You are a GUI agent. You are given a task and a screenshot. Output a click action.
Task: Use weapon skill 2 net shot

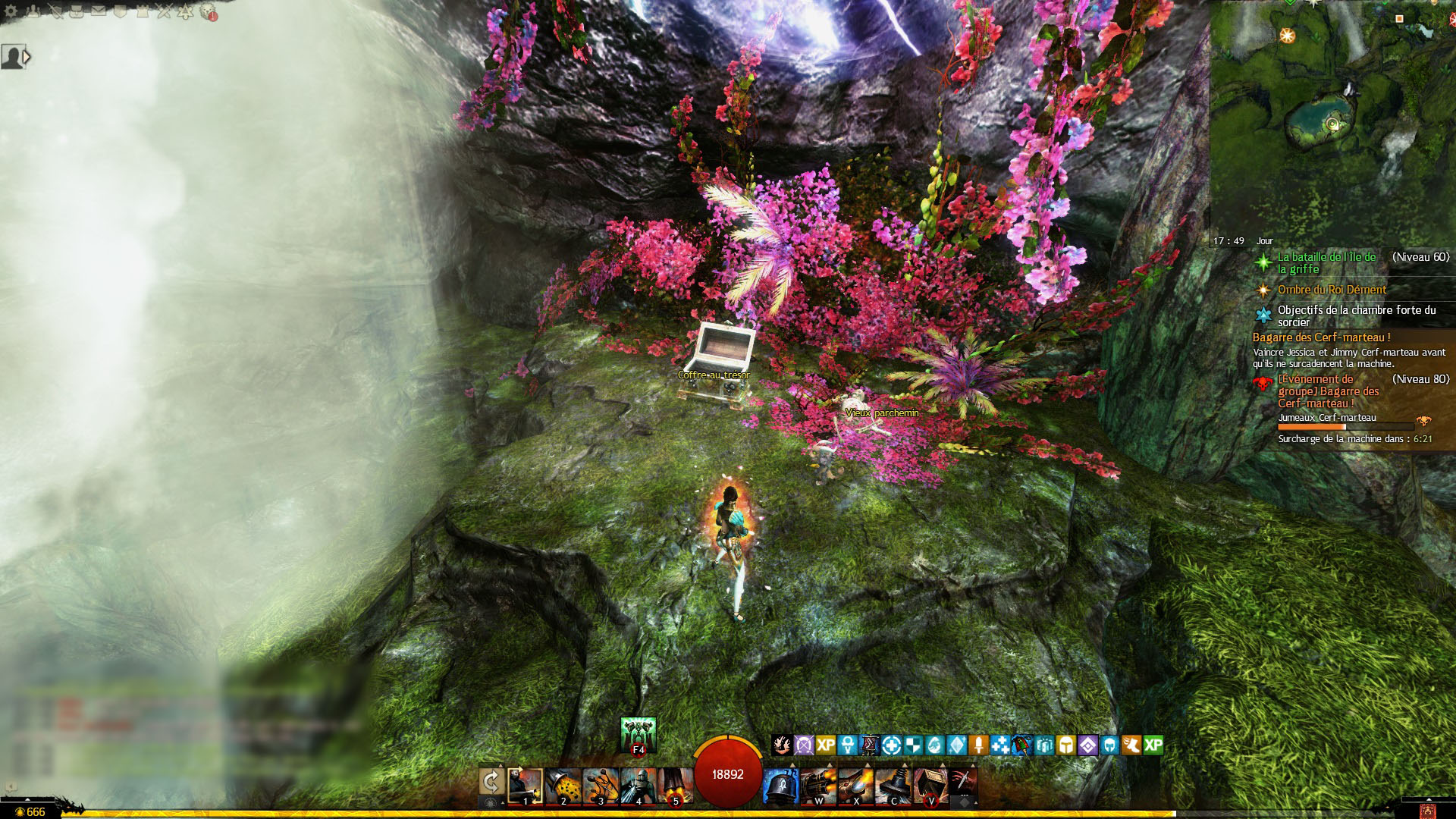tap(563, 786)
